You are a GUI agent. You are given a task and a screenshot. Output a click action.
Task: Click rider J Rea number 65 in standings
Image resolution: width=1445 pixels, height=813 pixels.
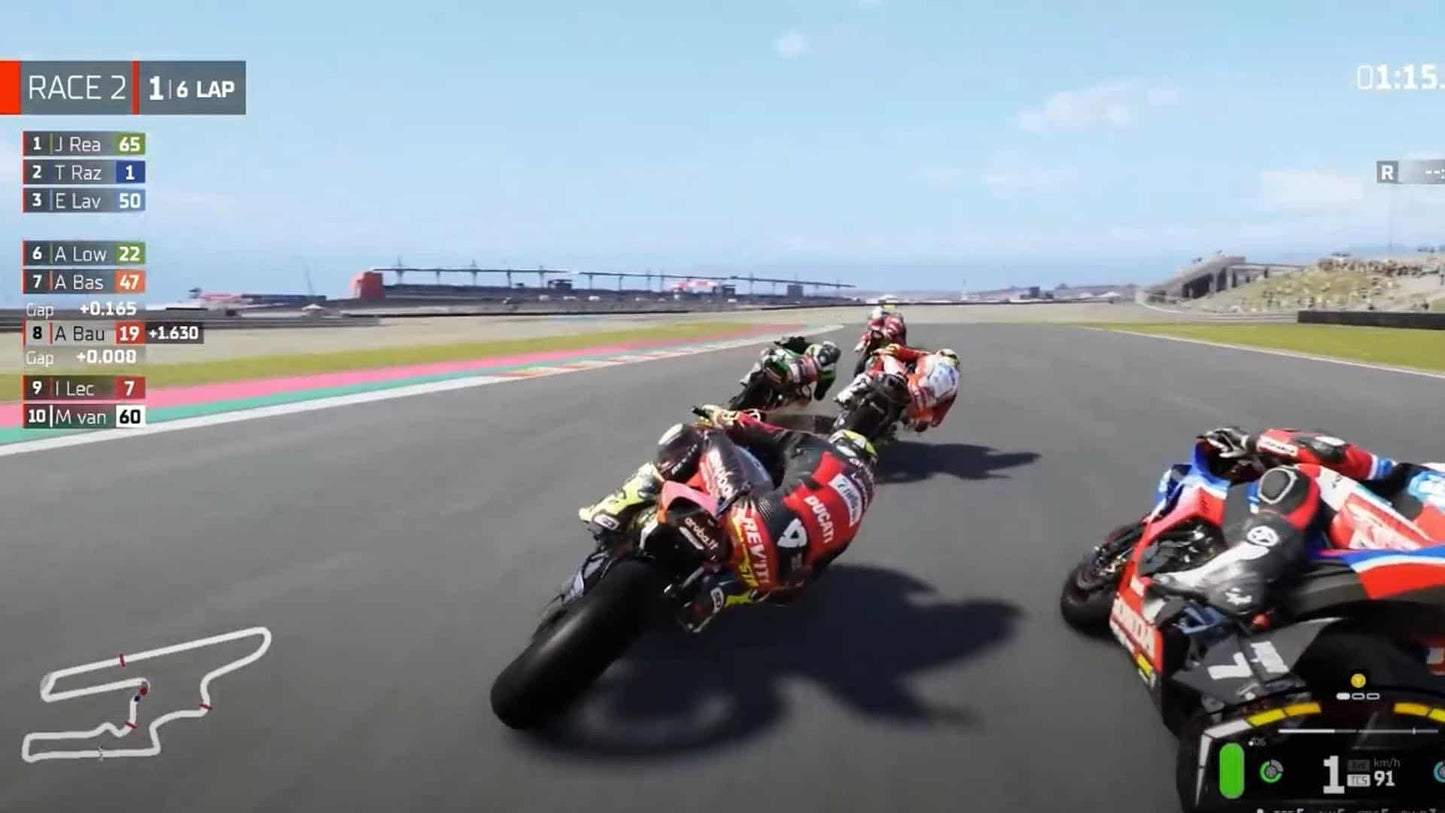[x=85, y=145]
